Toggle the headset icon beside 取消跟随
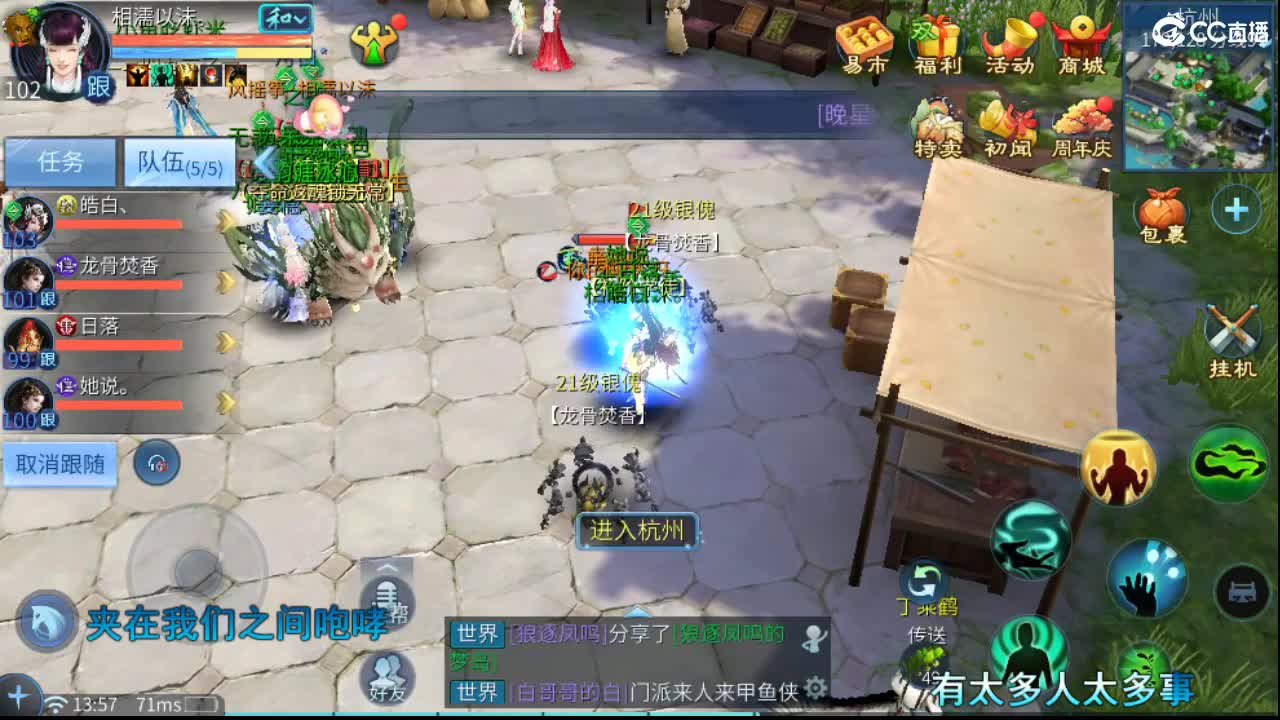Image resolution: width=1280 pixels, height=720 pixels. coord(158,463)
